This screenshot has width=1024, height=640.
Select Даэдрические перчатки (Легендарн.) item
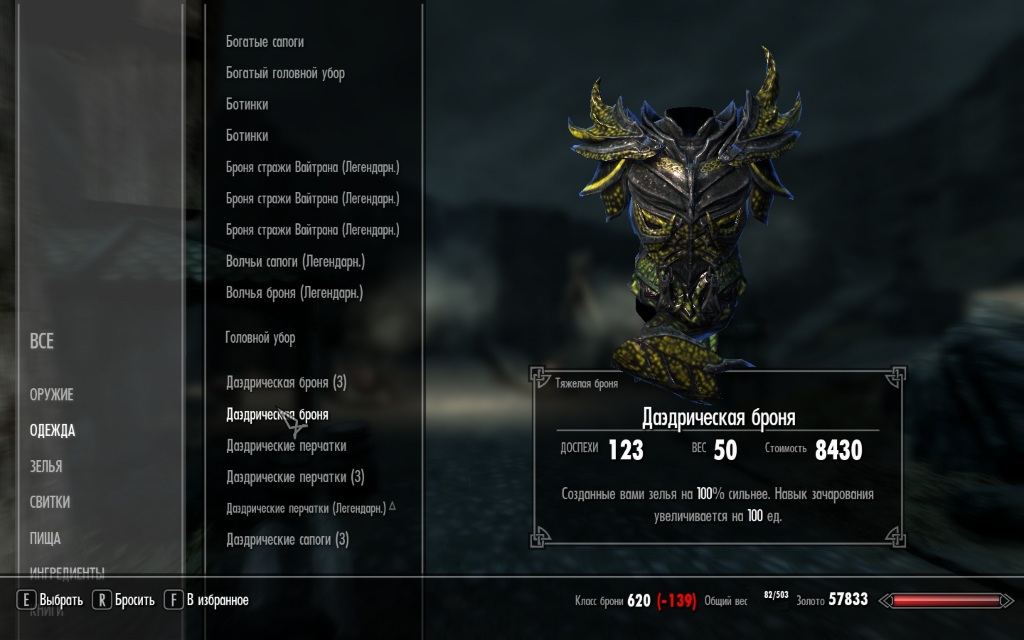click(x=306, y=509)
